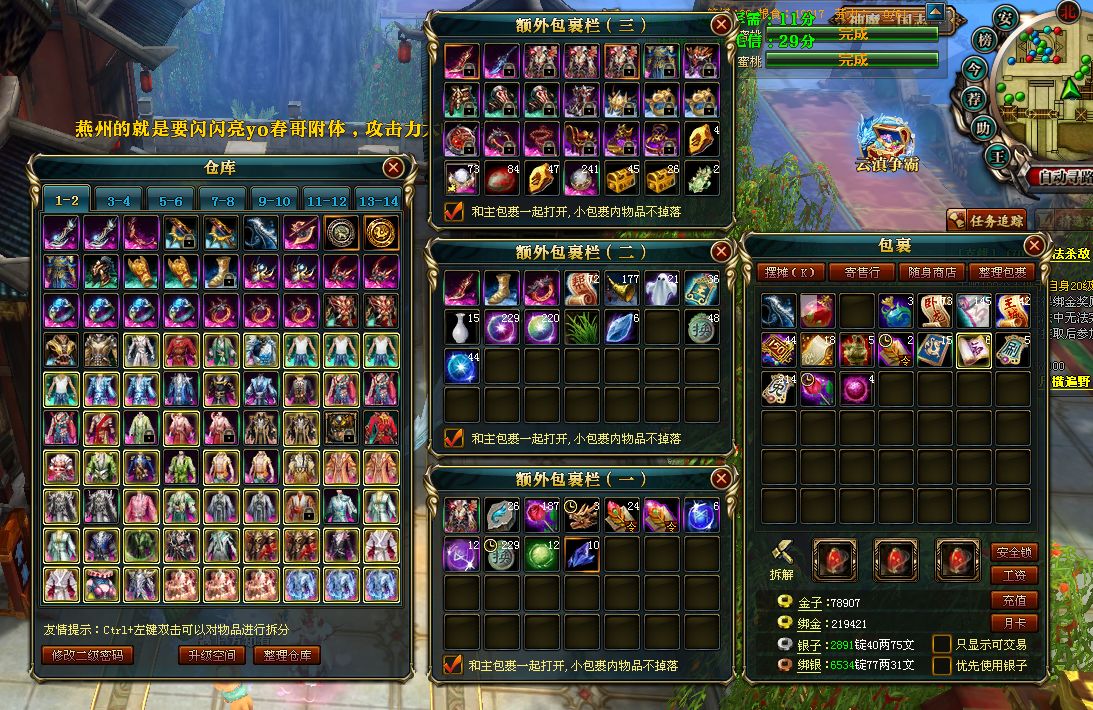The width and height of the screenshot is (1093, 710).
Task: Open the 随身商店 portable shop
Action: [933, 272]
